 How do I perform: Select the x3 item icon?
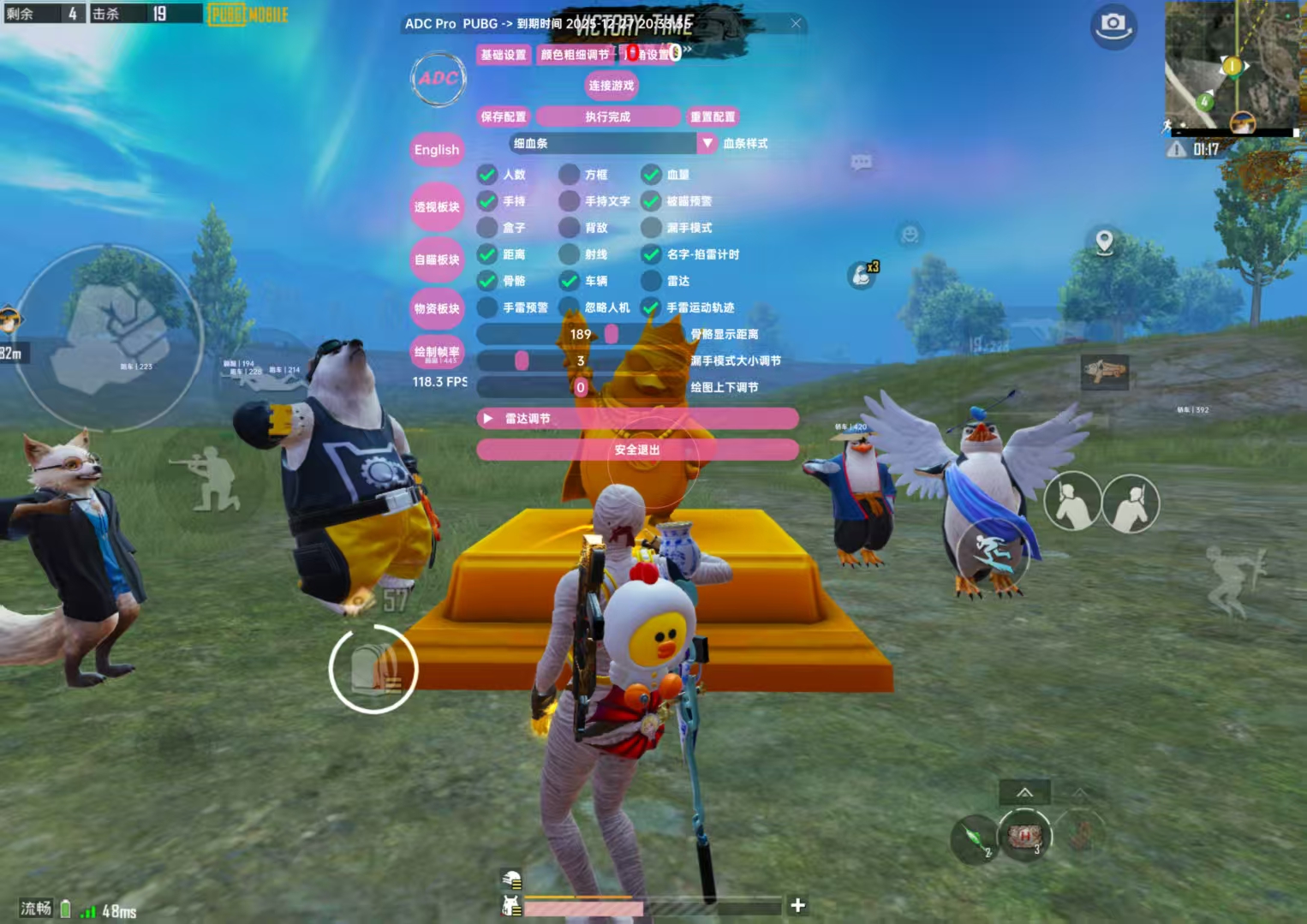pyautogui.click(x=862, y=274)
